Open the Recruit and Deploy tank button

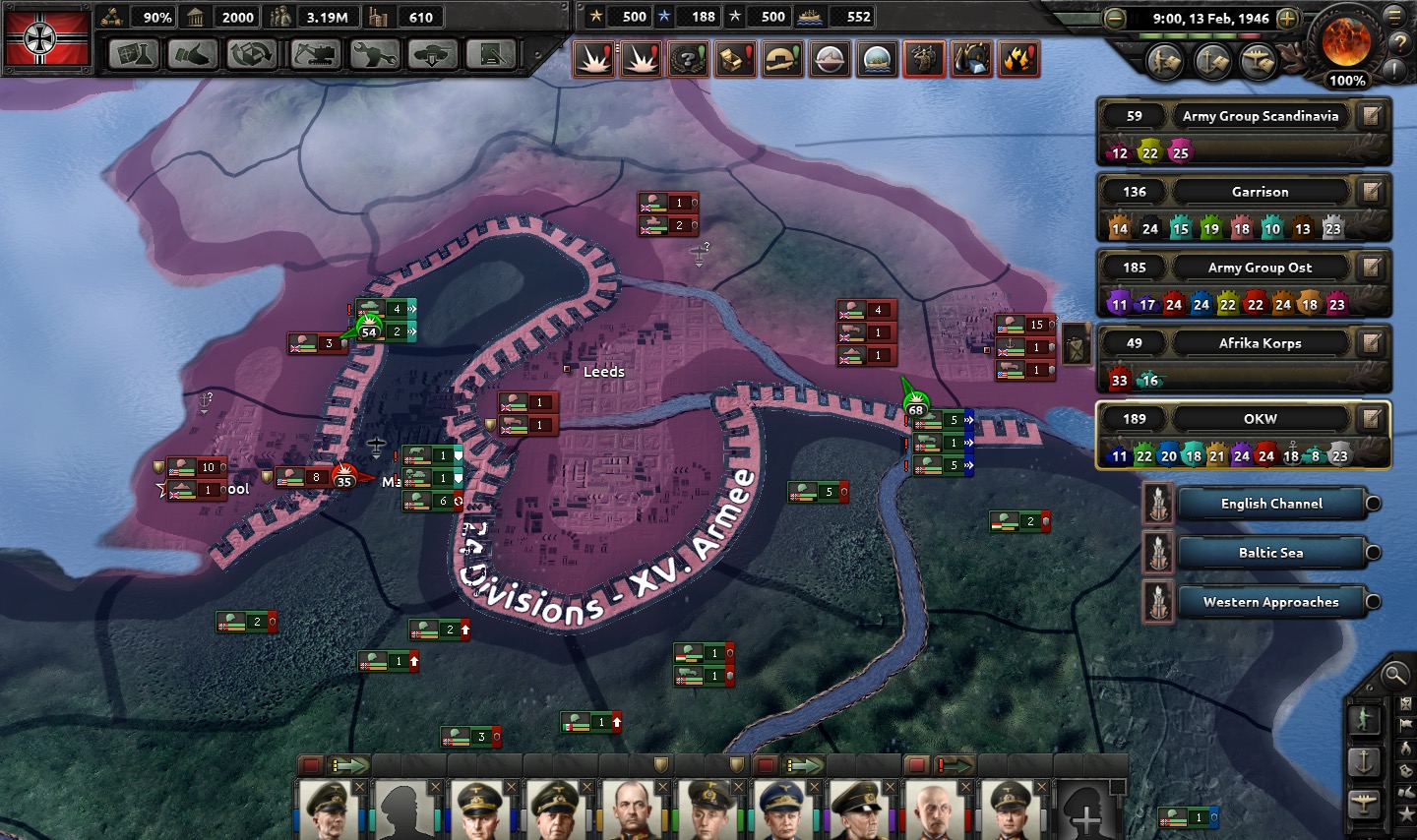pos(432,55)
